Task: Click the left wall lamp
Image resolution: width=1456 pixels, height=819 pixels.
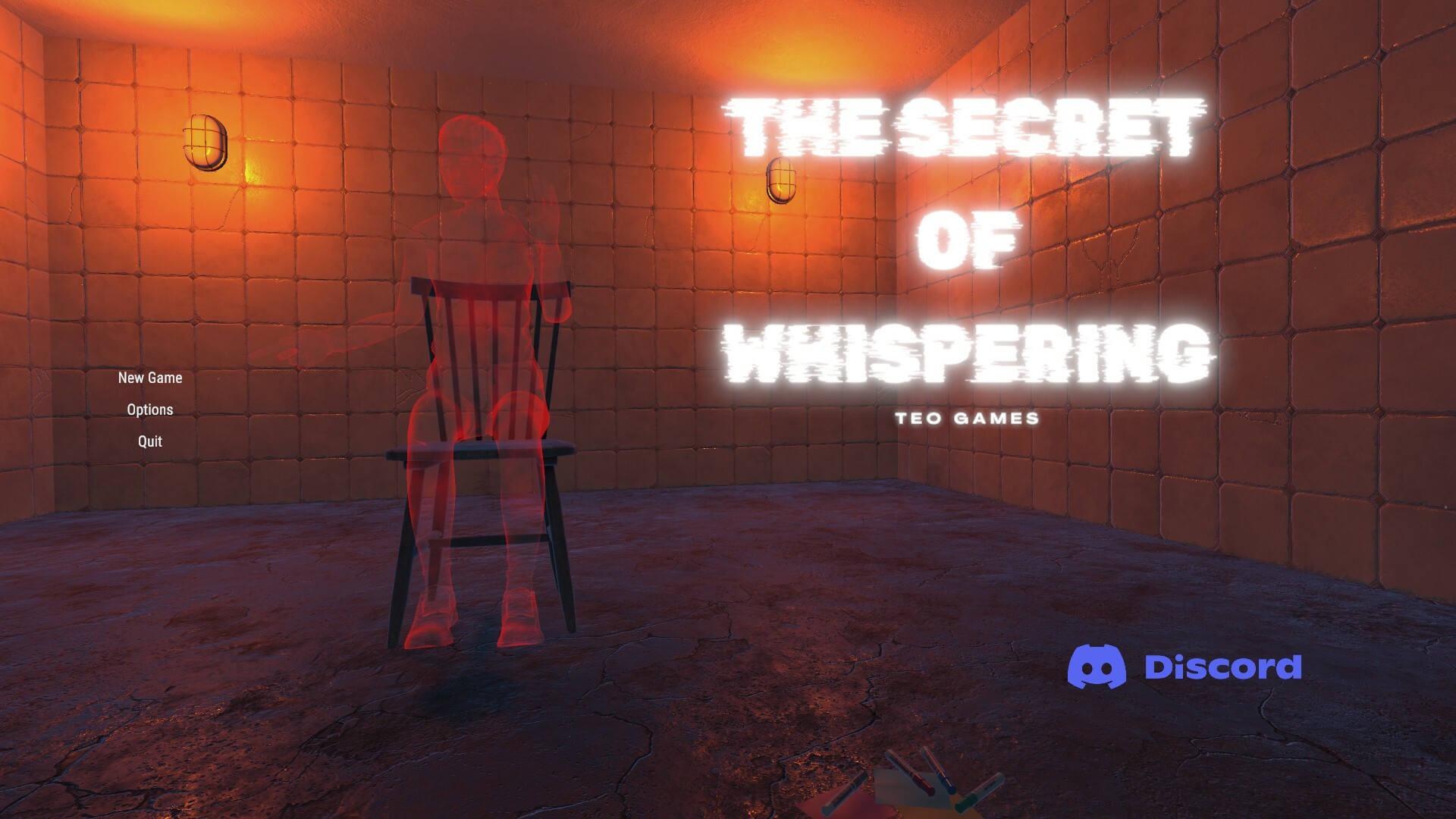Action: coord(206,141)
